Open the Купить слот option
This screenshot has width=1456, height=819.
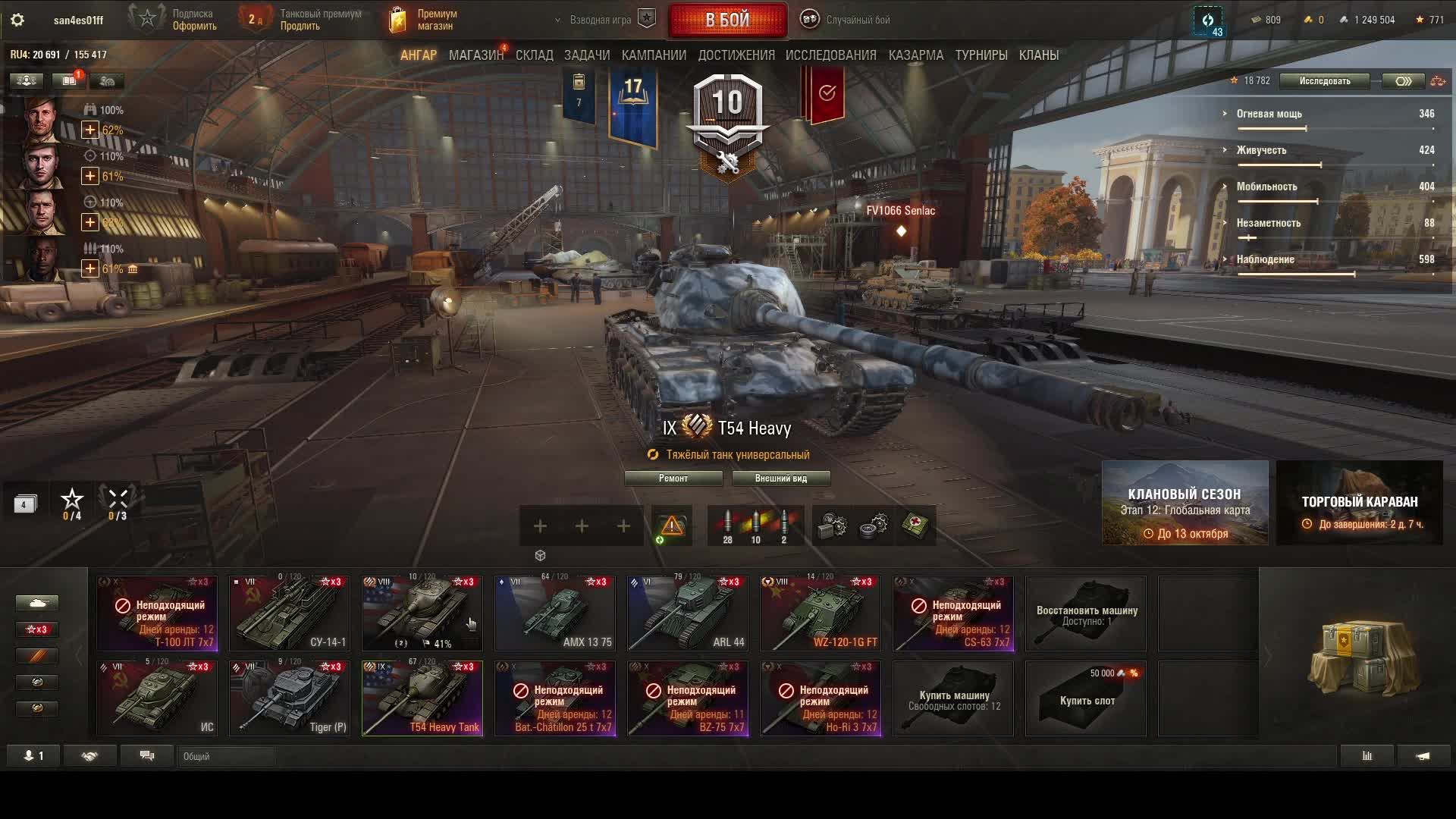tap(1086, 699)
